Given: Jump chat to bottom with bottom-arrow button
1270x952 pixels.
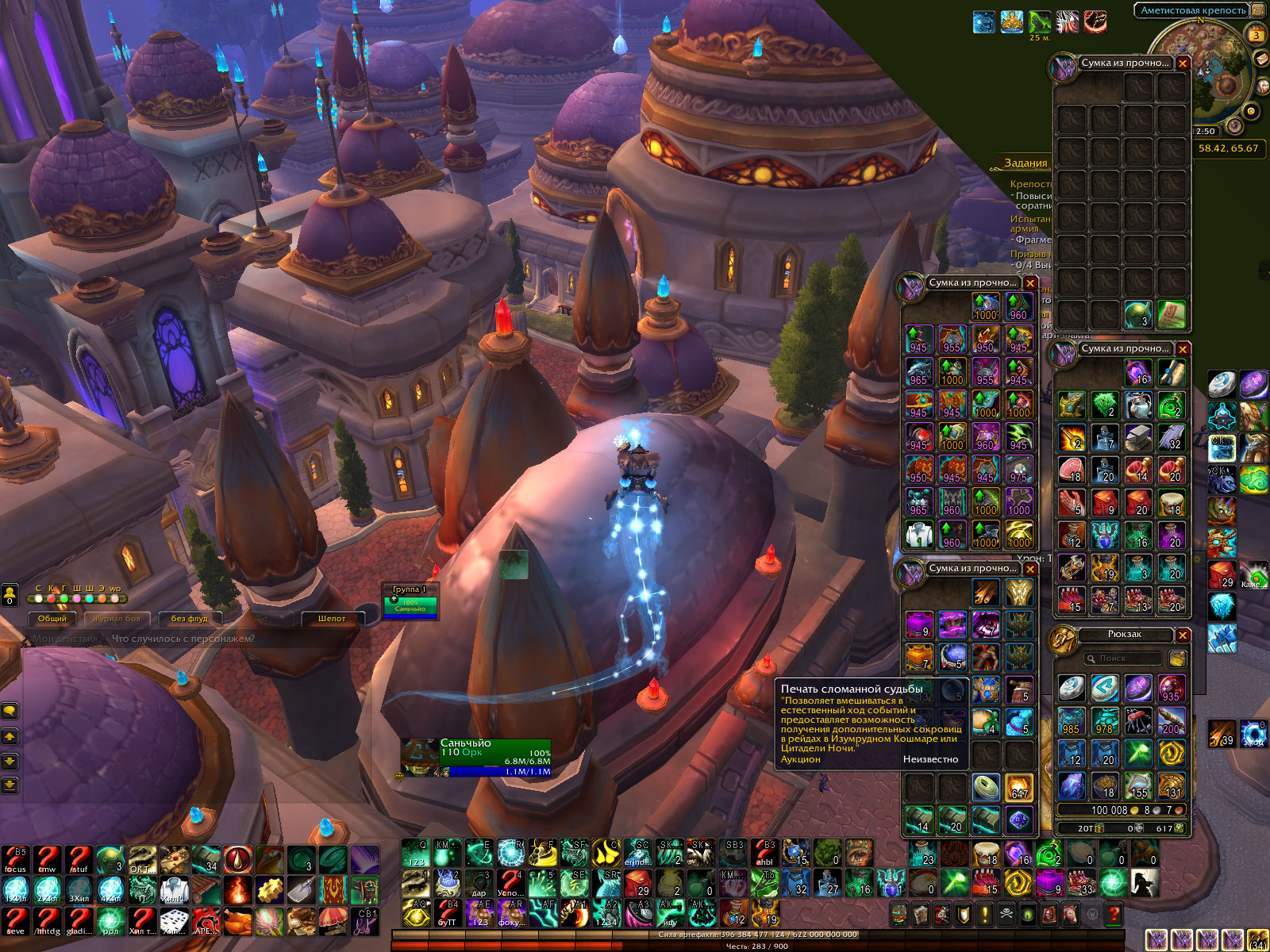Looking at the screenshot, I should coord(10,785).
